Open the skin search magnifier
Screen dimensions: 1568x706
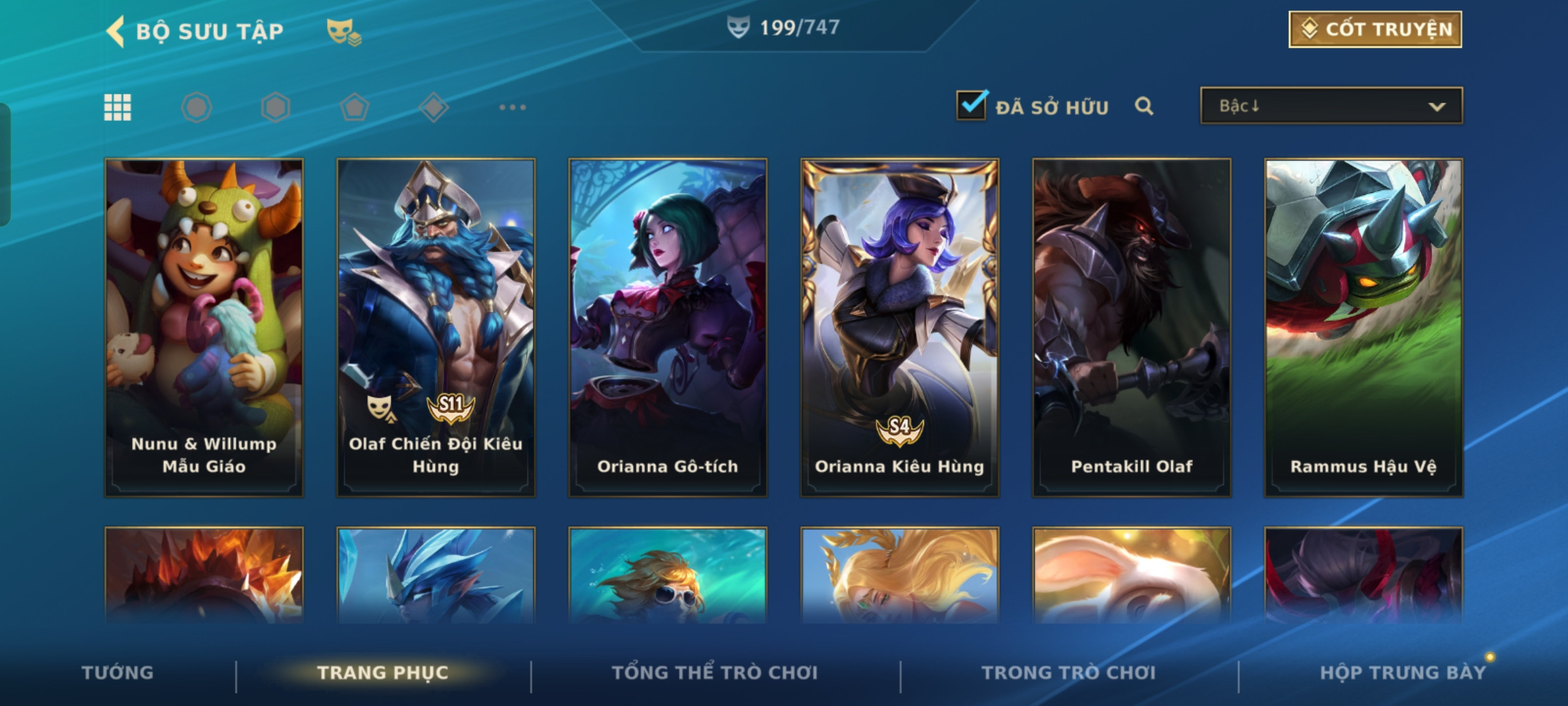tap(1143, 106)
